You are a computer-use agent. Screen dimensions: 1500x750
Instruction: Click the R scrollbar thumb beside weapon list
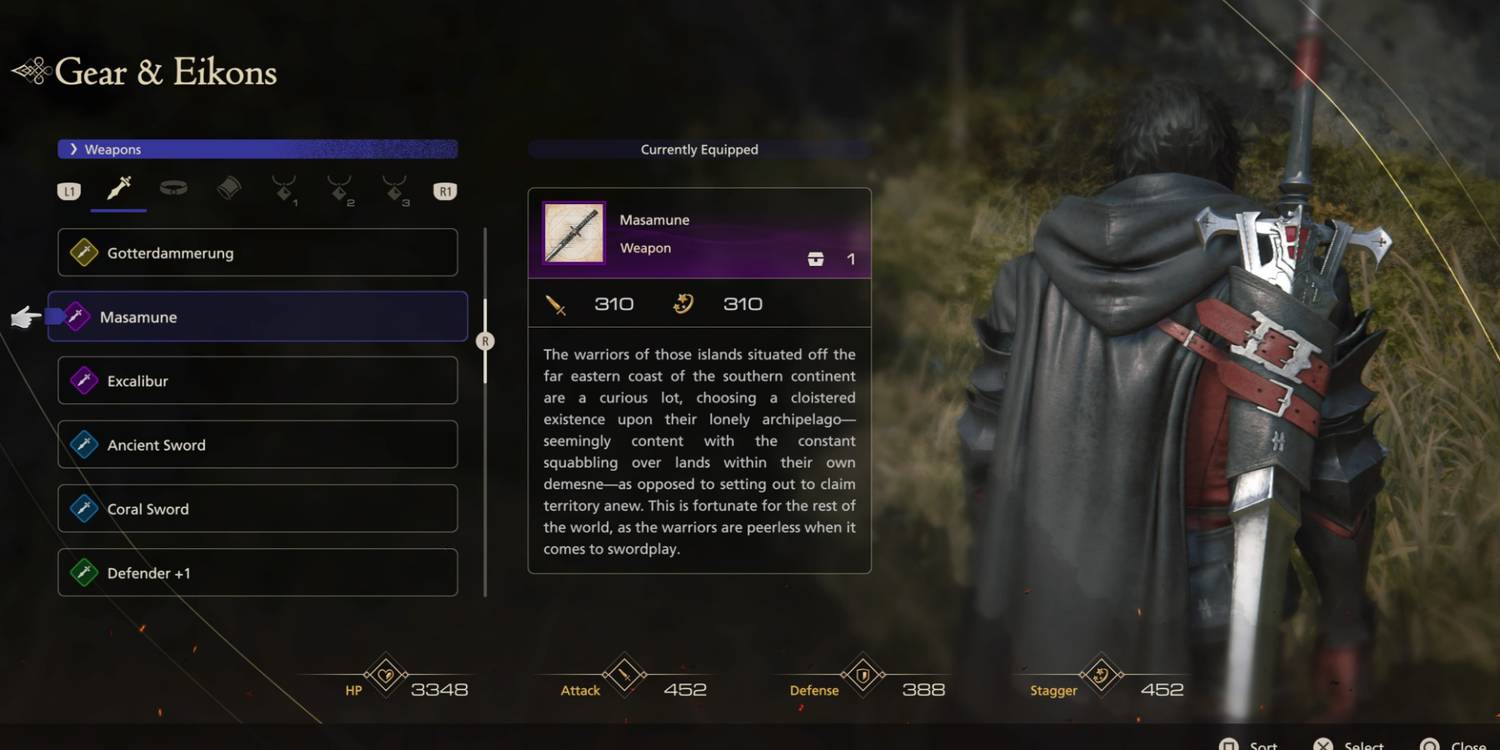[x=485, y=340]
